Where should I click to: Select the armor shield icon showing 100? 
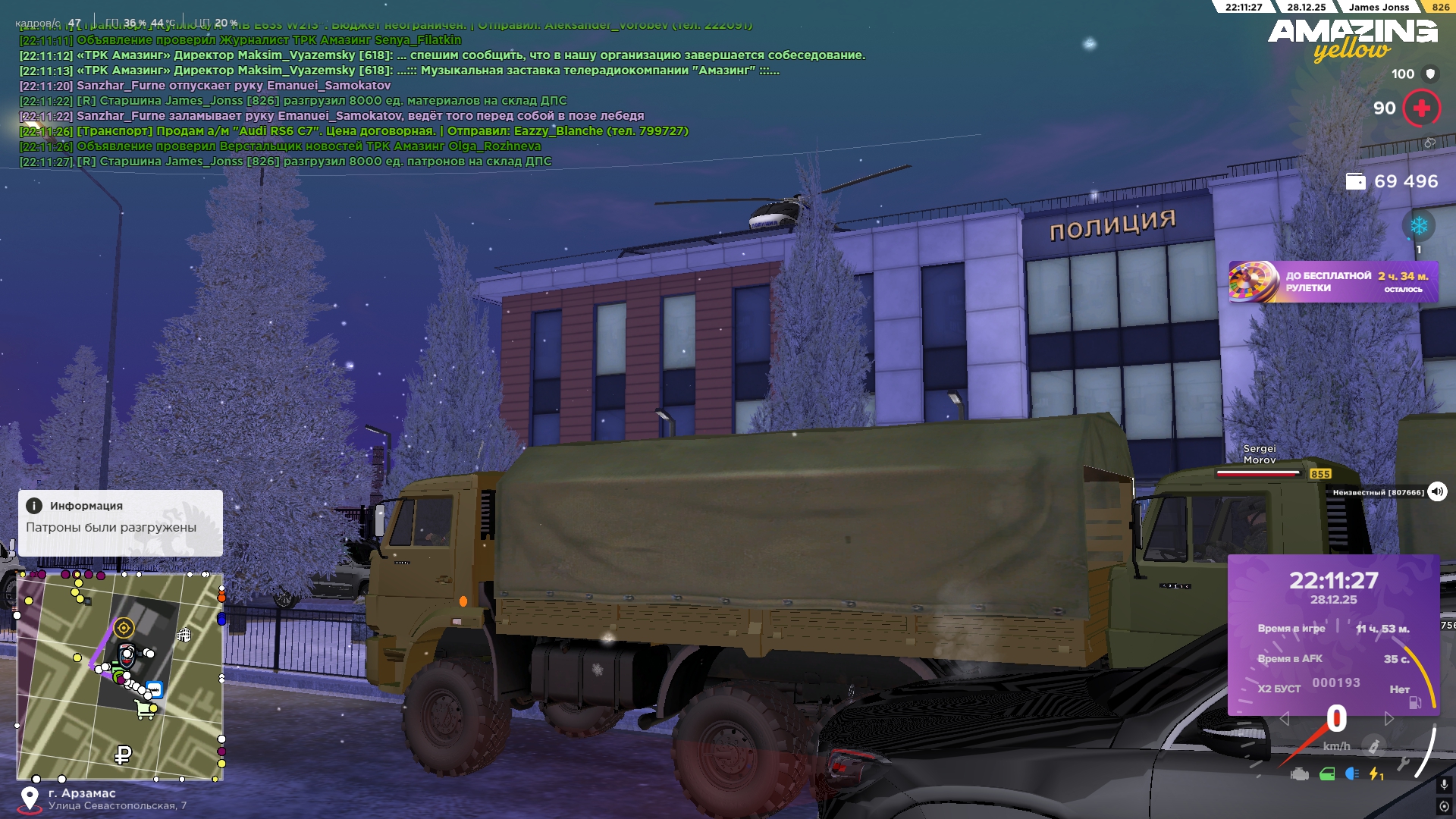pos(1430,74)
